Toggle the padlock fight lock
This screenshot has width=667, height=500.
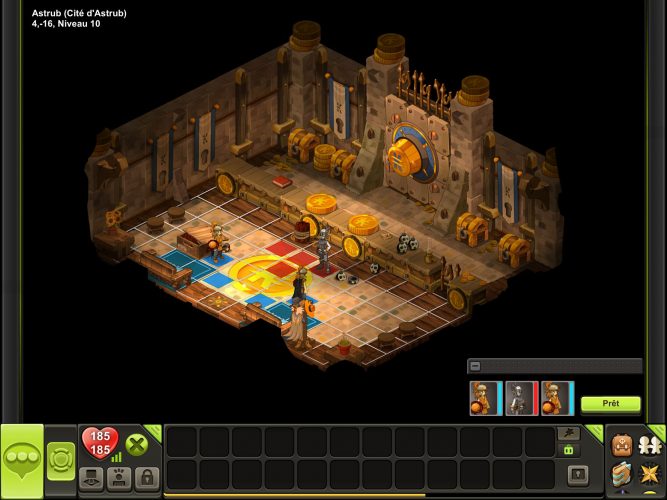pyautogui.click(x=146, y=477)
